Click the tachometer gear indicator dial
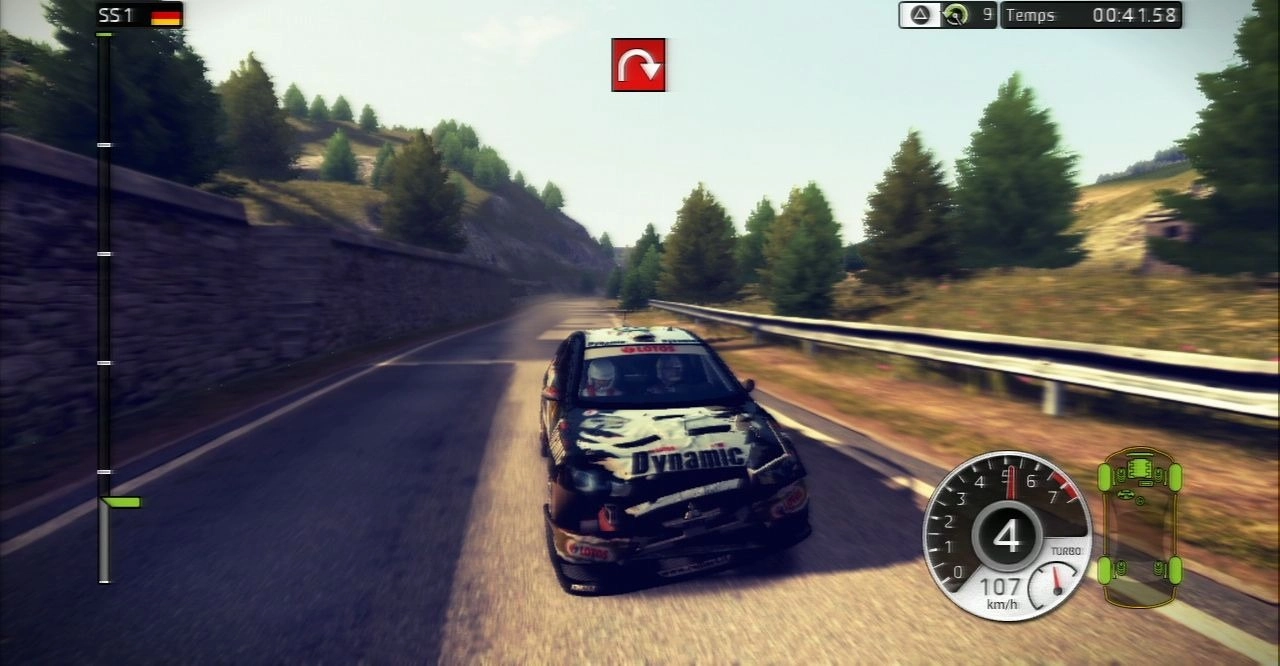The image size is (1280, 666). coord(1006,536)
